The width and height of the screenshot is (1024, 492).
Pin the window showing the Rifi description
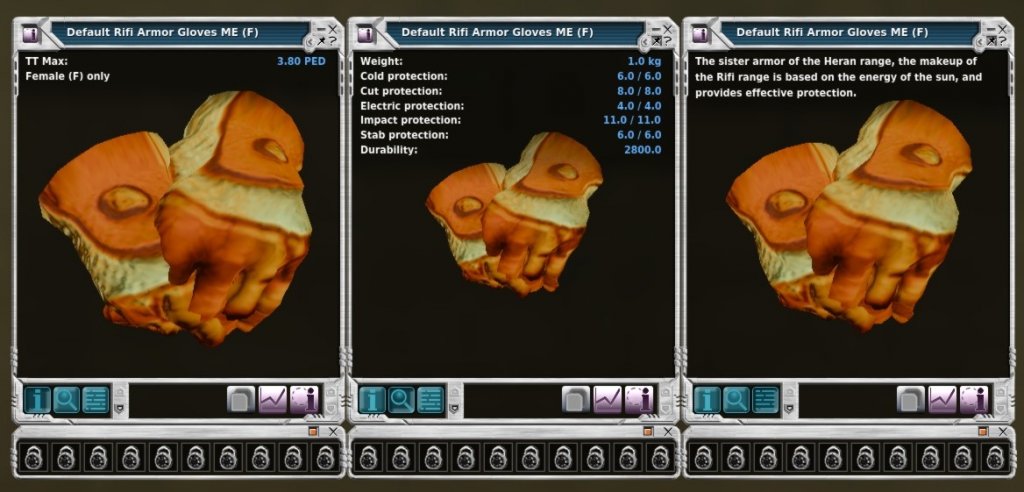tap(990, 41)
